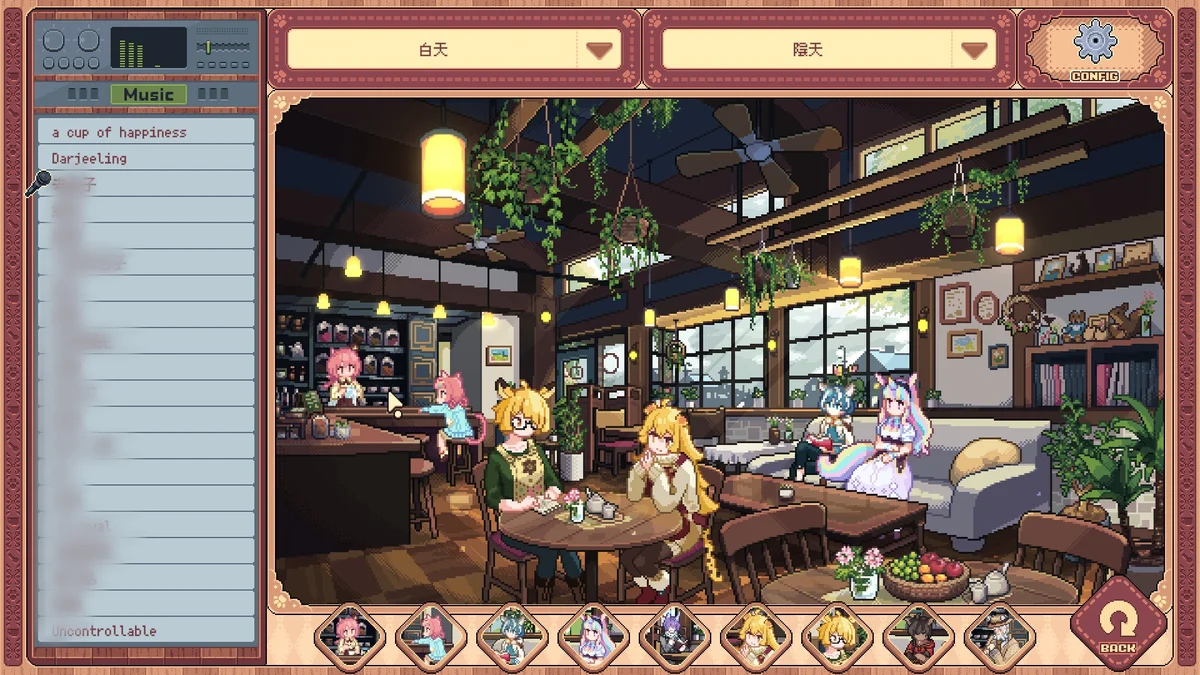Image resolution: width=1200 pixels, height=675 pixels.
Task: Toggle the blonde girl drinking tea portrait
Action: (x=756, y=637)
